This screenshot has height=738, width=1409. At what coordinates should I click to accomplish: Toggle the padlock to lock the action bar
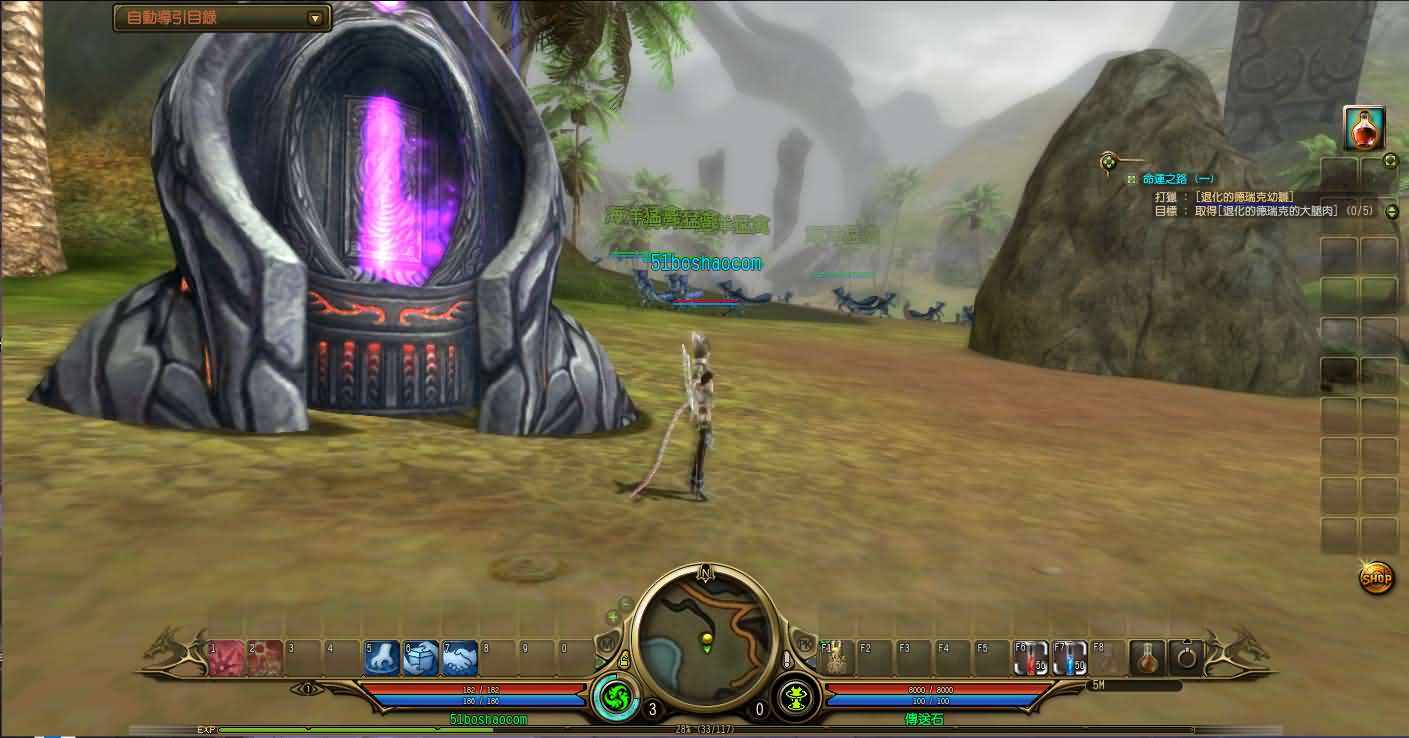[x=622, y=658]
